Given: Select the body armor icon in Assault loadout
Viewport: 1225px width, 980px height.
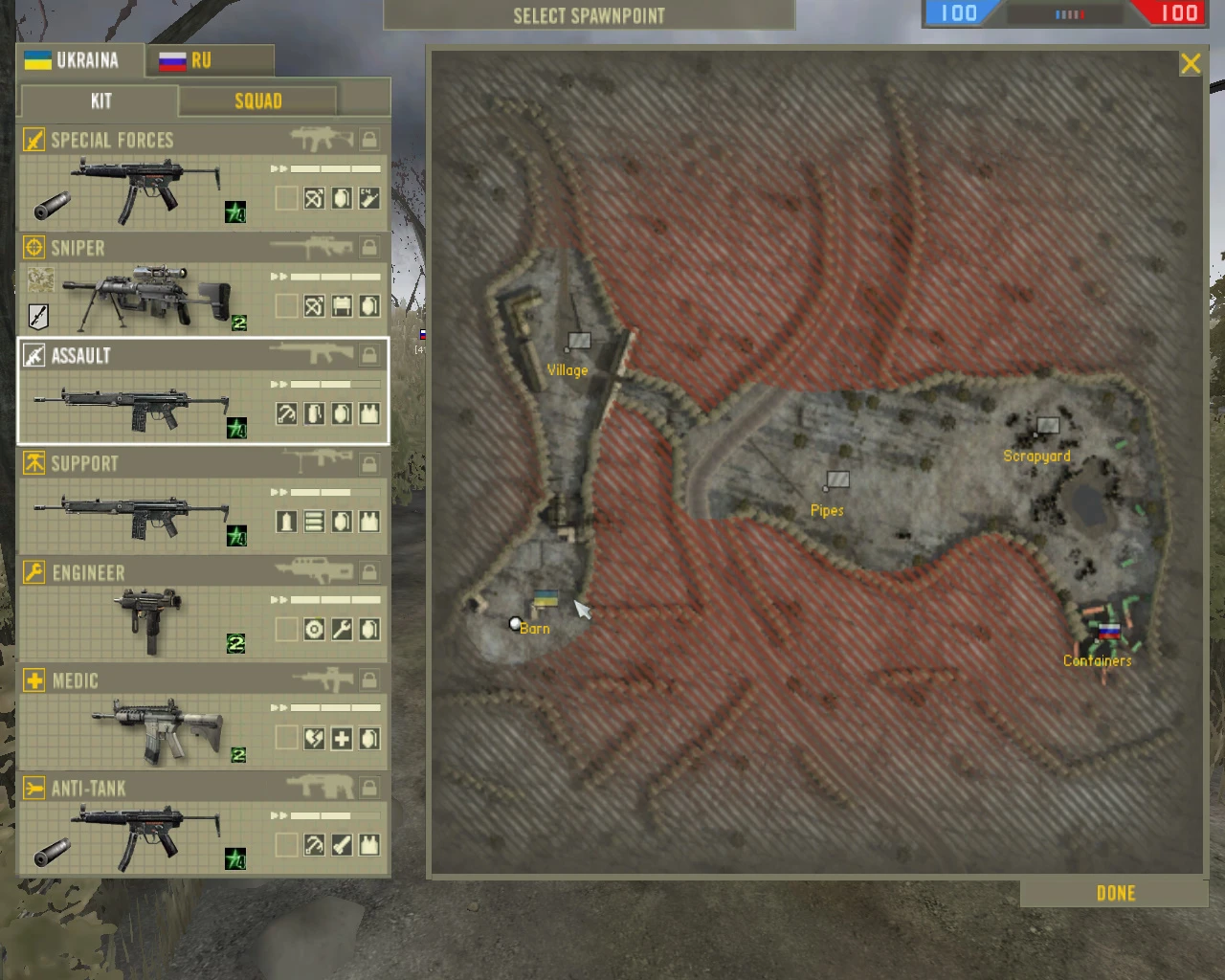Looking at the screenshot, I should (367, 413).
